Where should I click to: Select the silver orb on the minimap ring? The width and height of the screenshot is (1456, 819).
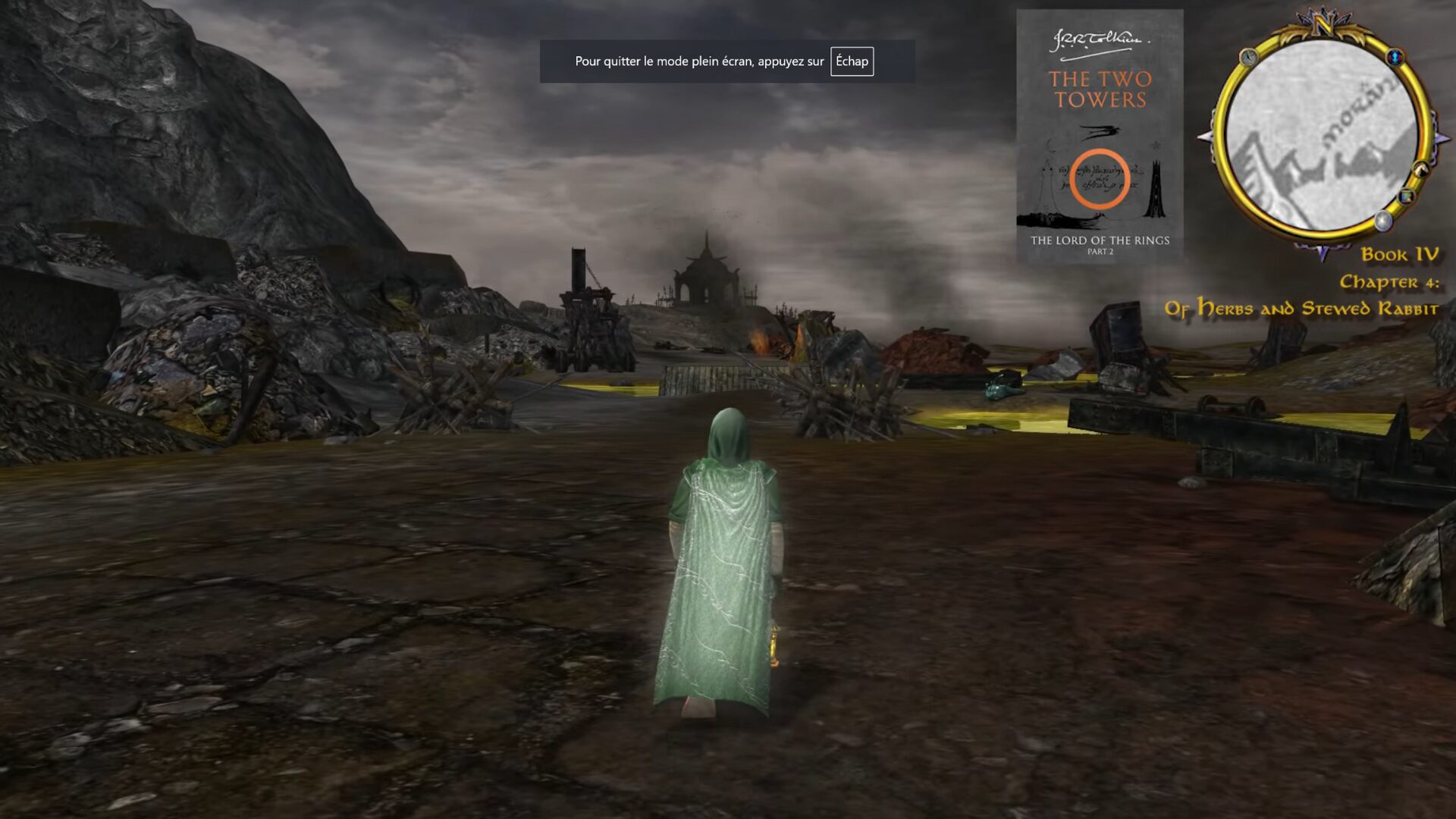[1384, 221]
